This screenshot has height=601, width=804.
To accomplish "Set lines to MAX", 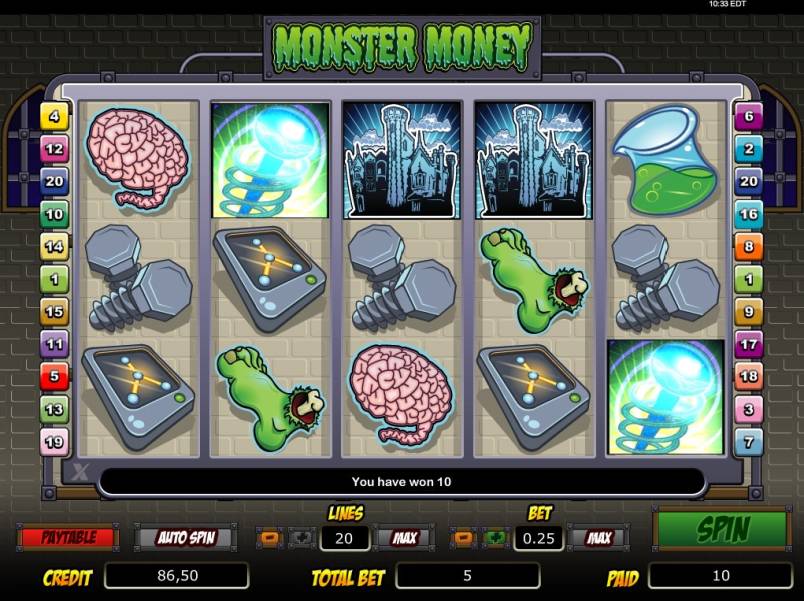I will [x=404, y=538].
